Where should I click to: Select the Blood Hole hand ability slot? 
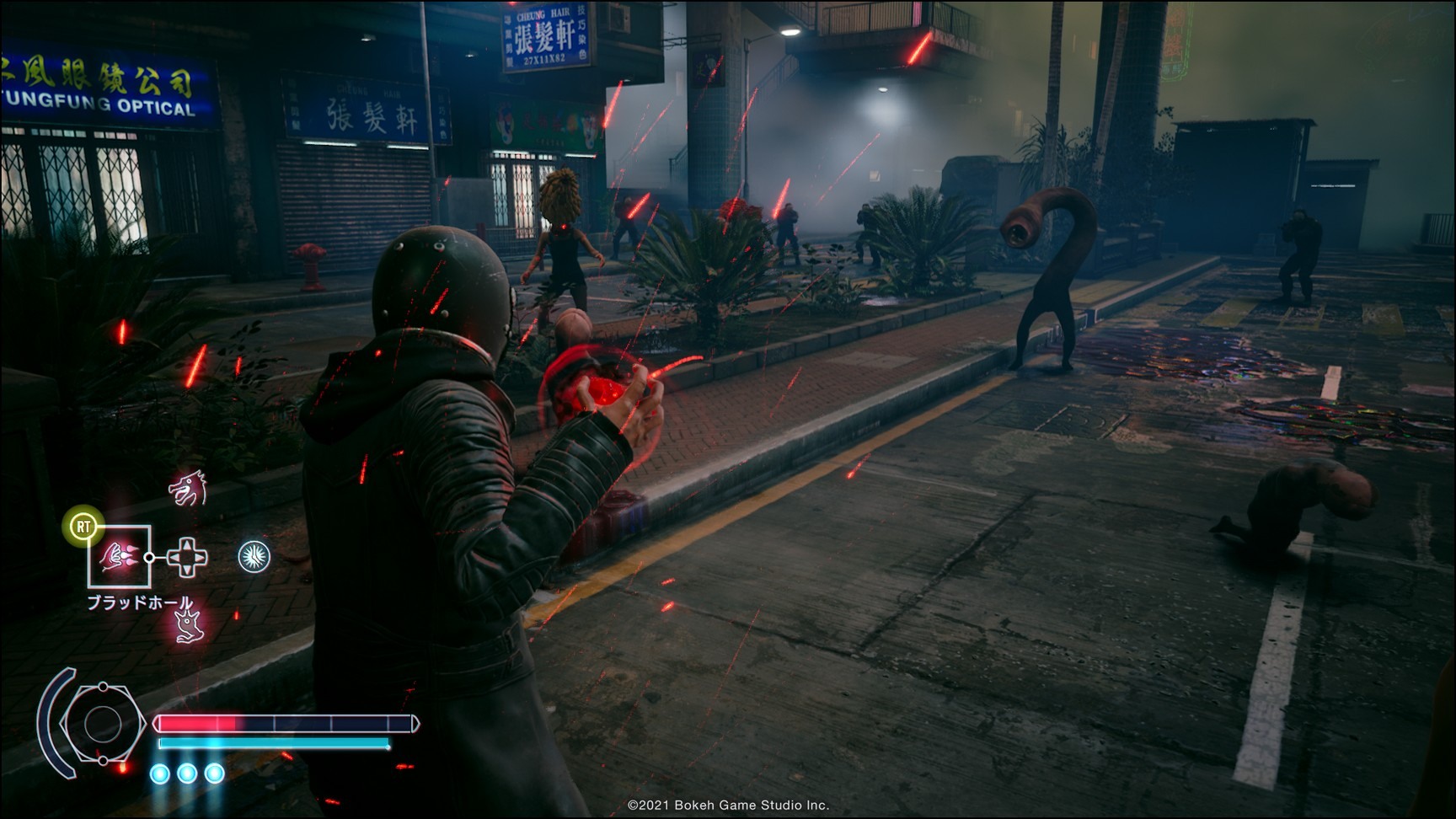click(119, 557)
